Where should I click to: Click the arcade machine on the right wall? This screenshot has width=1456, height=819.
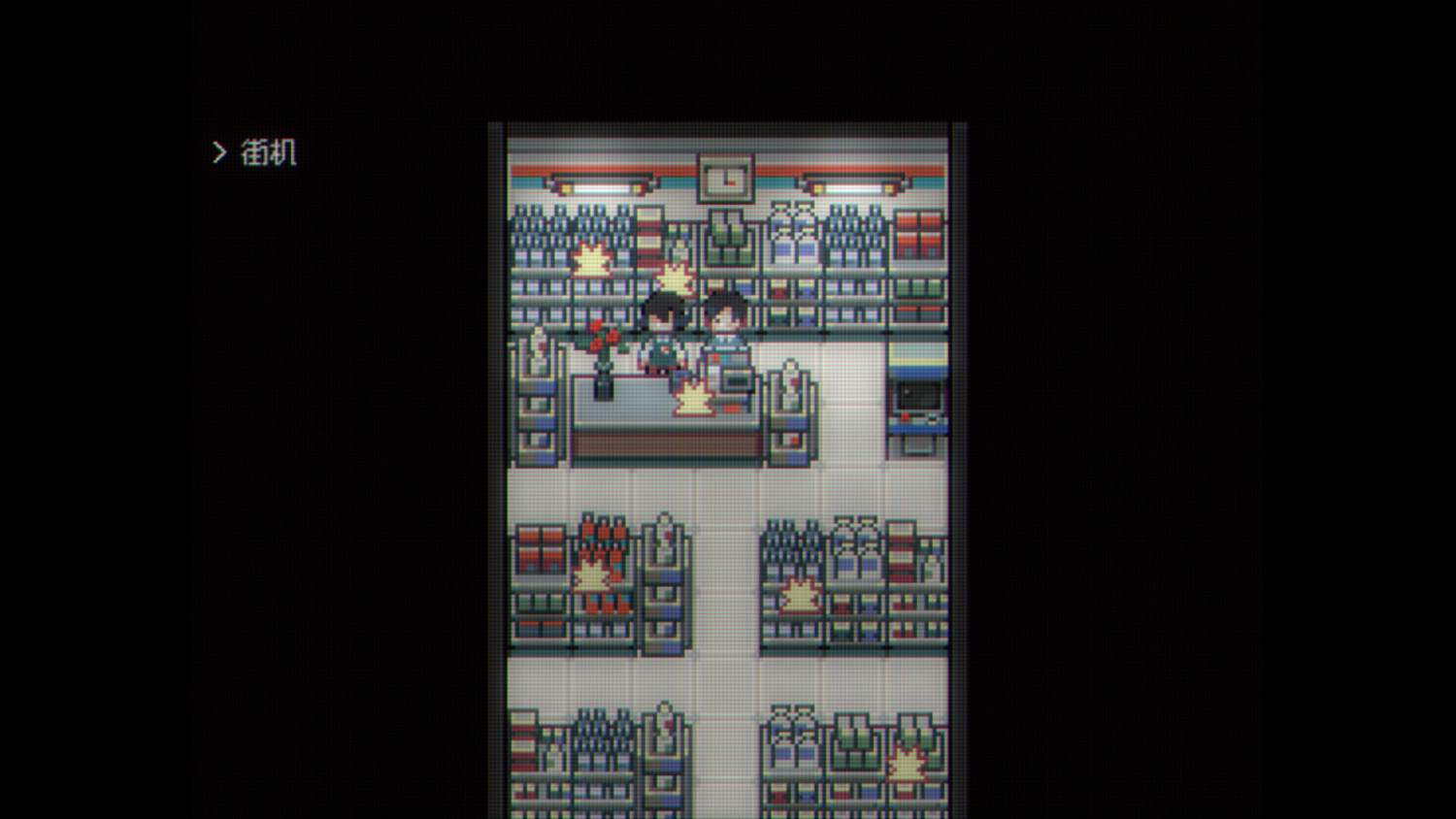click(x=916, y=406)
